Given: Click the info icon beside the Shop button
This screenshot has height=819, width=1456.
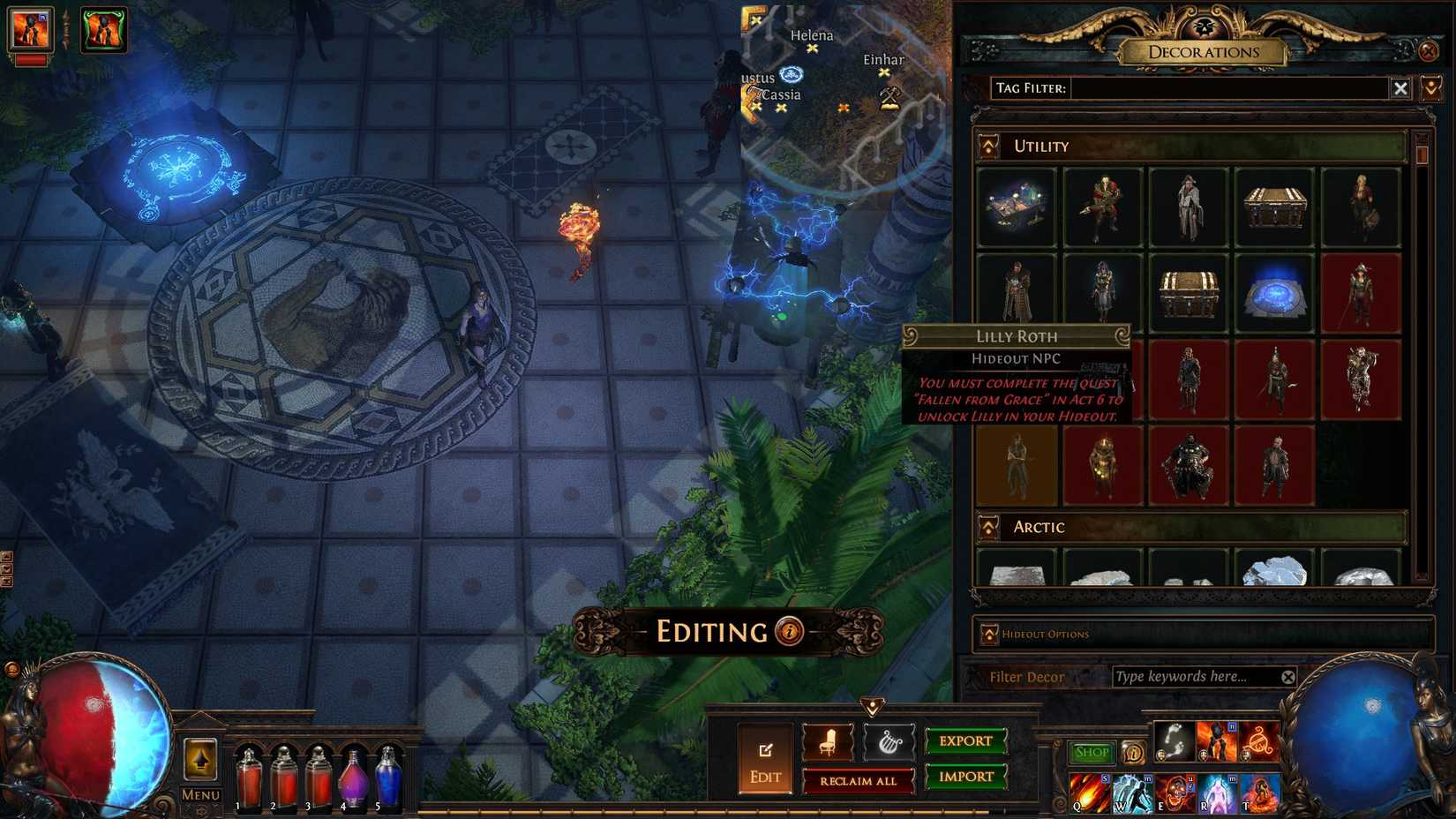Looking at the screenshot, I should point(1134,753).
